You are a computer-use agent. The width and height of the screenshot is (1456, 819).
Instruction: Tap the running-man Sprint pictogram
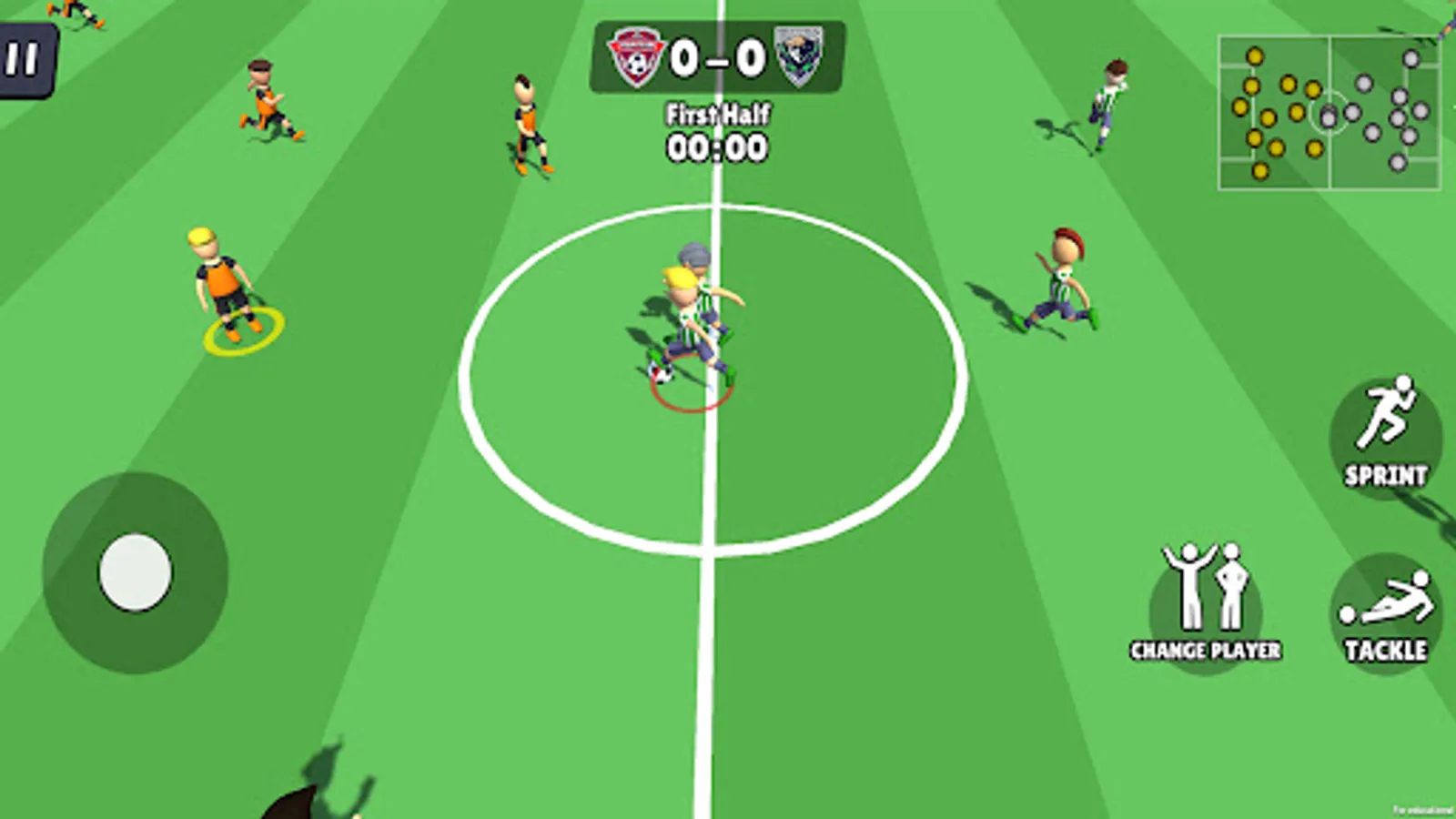(x=1385, y=414)
